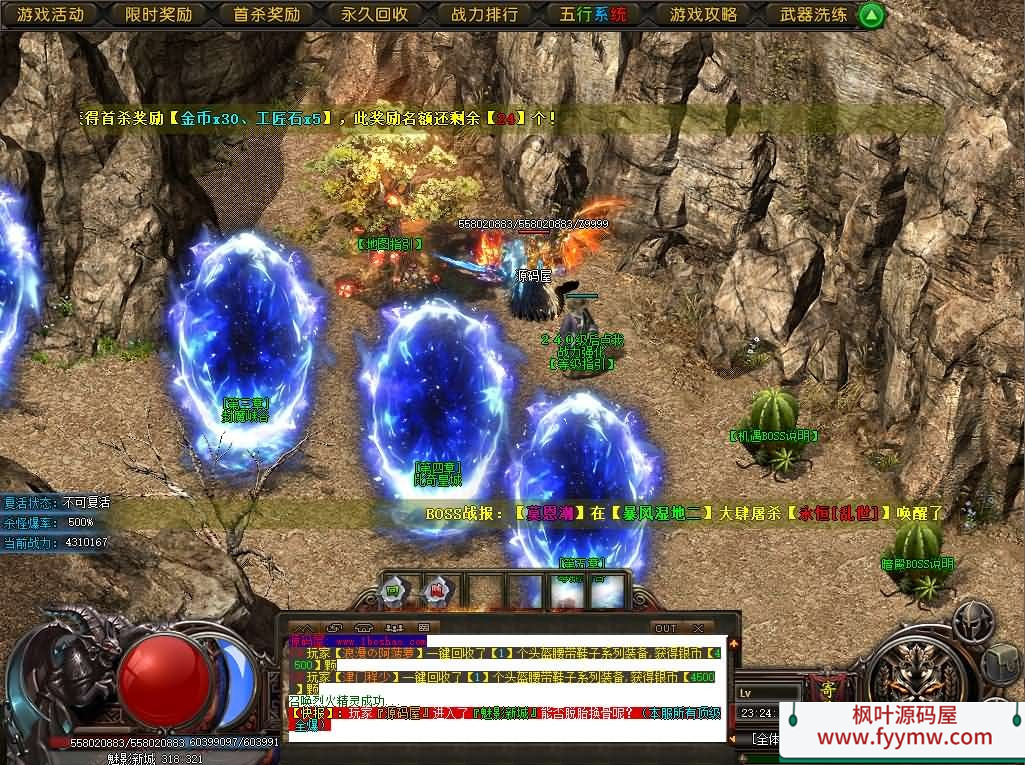Open 永久回收 recycling menu
1025x765 pixels.
[375, 15]
